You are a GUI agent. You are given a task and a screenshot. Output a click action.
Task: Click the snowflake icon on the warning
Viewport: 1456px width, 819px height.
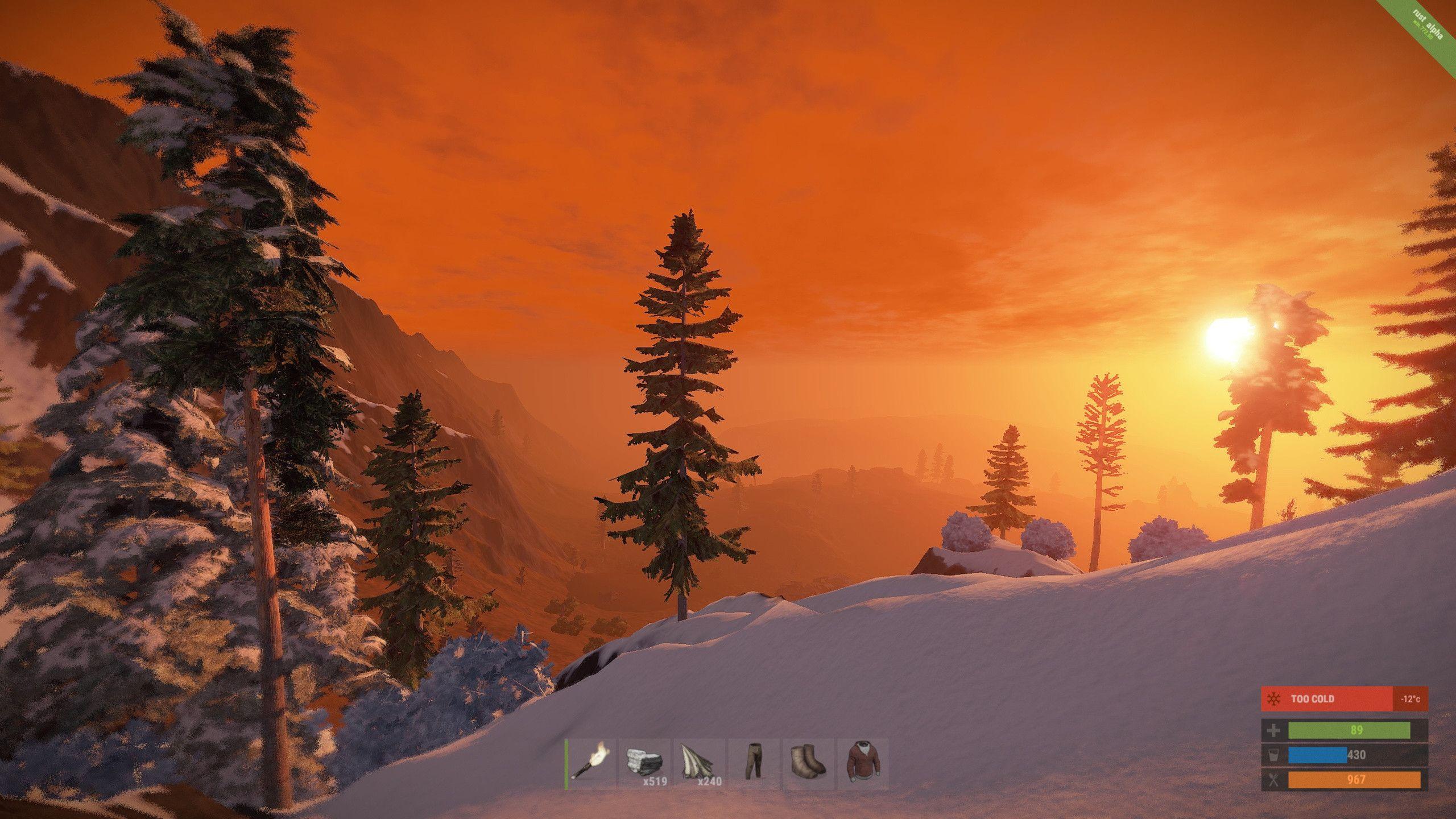coord(1273,699)
